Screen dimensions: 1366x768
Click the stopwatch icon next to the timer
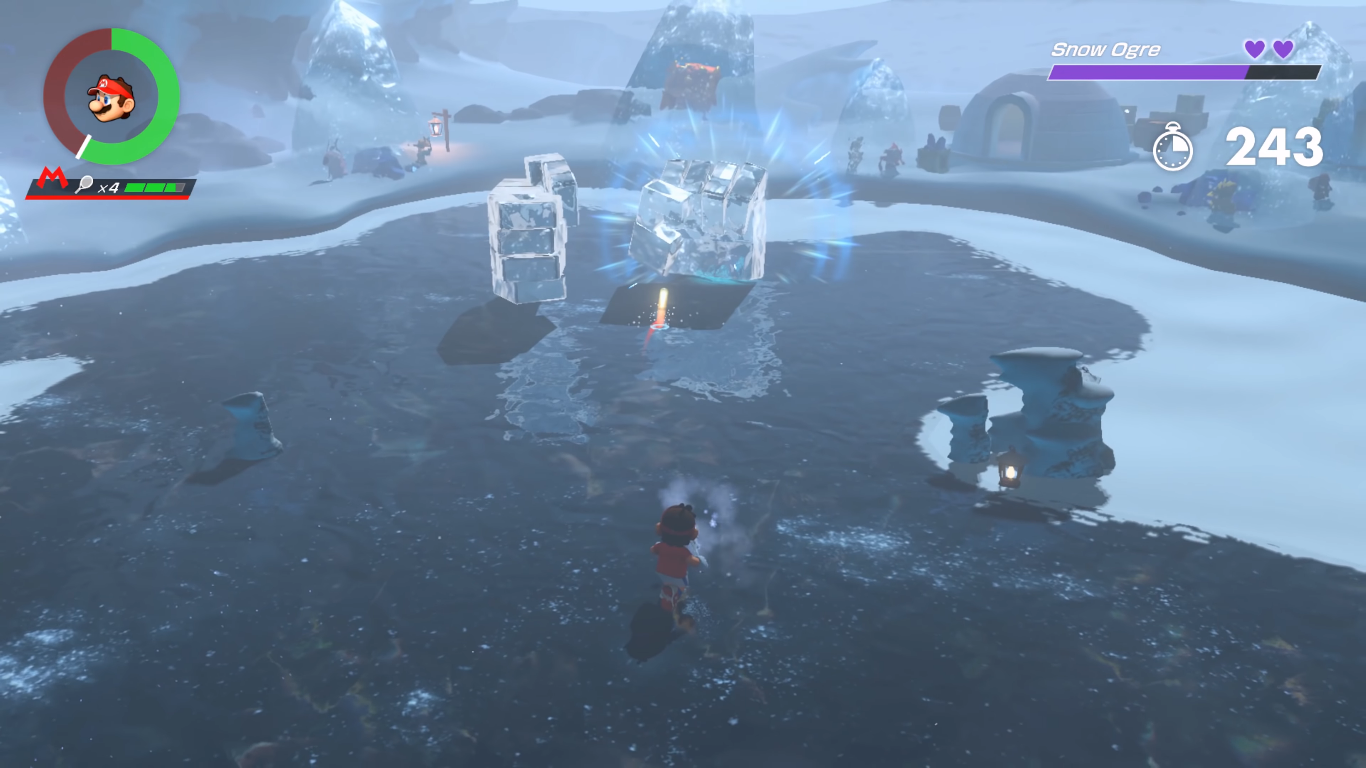pos(1172,149)
